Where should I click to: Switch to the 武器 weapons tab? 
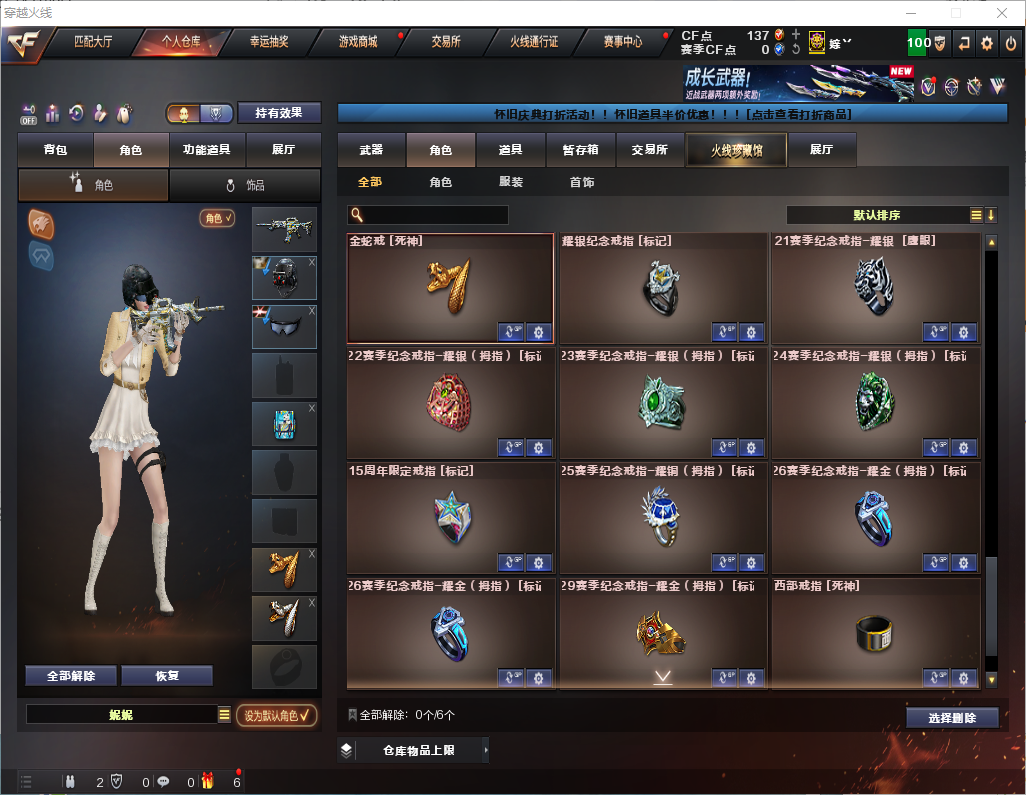pos(371,150)
